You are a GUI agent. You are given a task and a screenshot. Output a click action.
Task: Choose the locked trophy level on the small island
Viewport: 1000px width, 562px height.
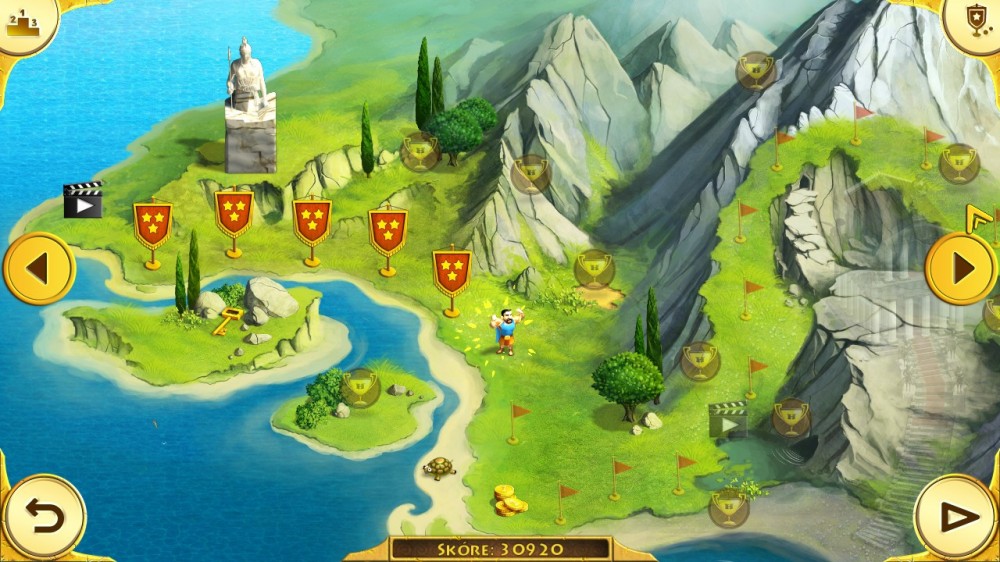coord(361,385)
